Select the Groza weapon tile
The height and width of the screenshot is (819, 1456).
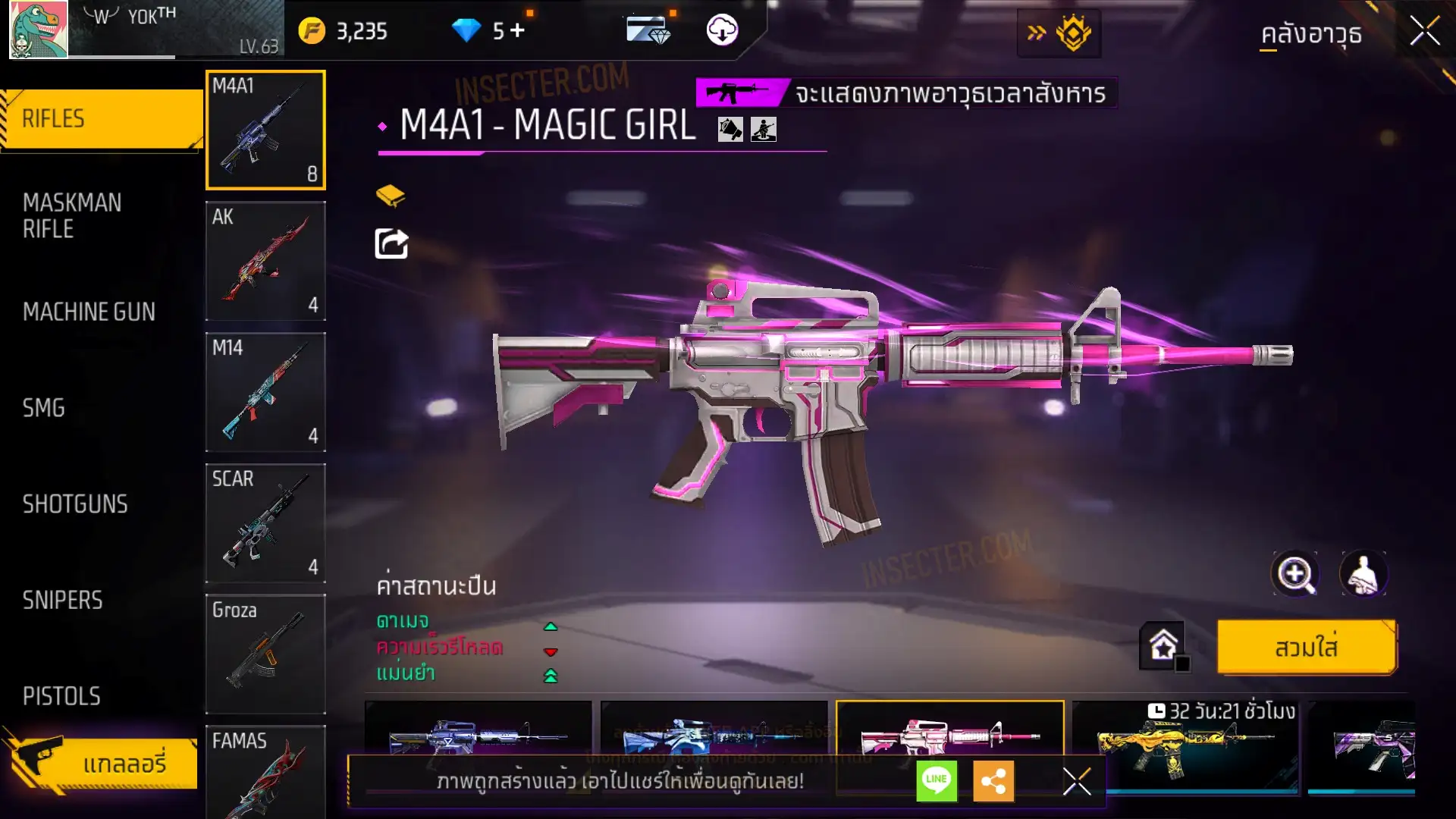265,654
